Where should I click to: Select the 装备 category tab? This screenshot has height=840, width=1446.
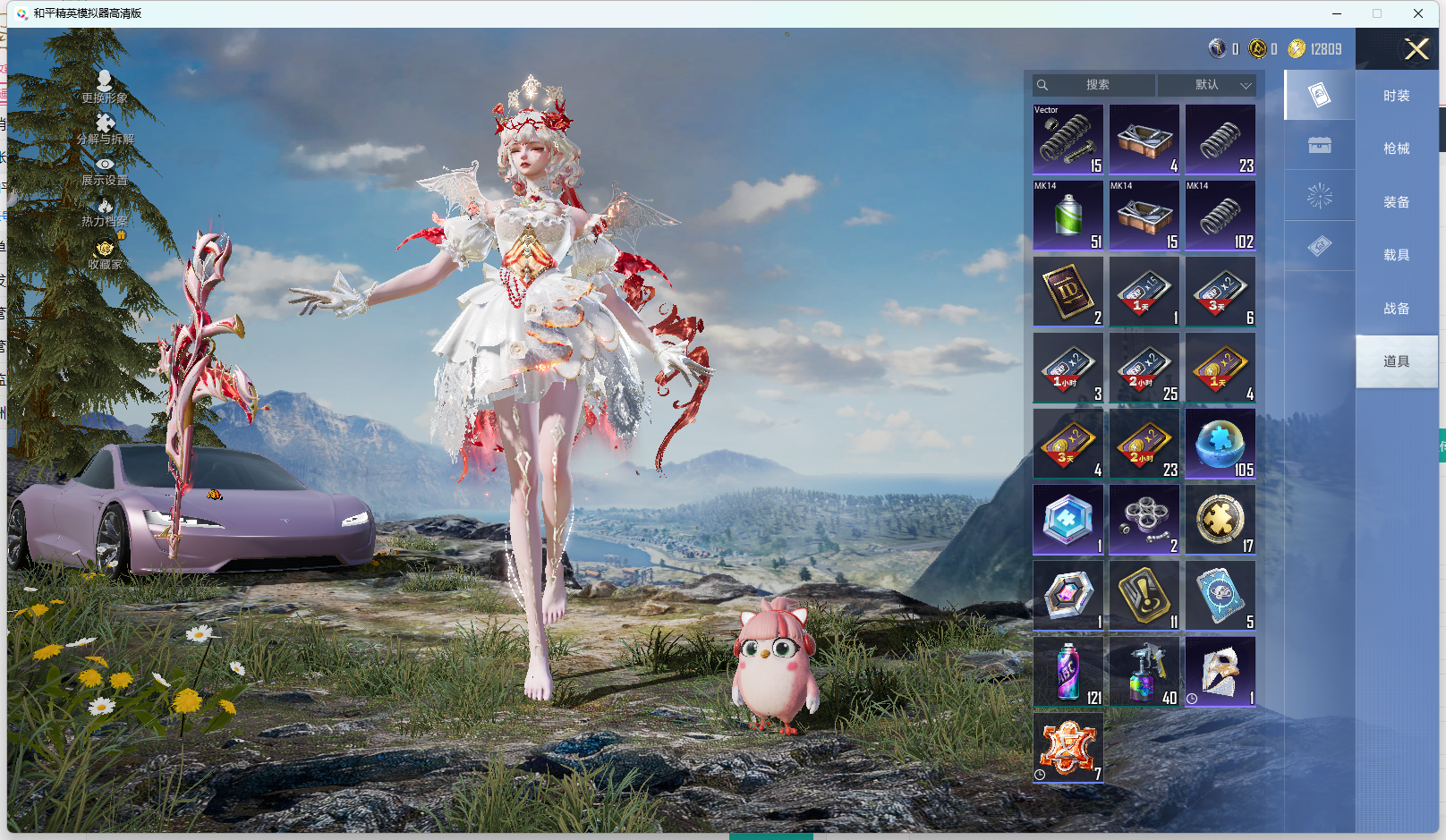click(x=1396, y=202)
